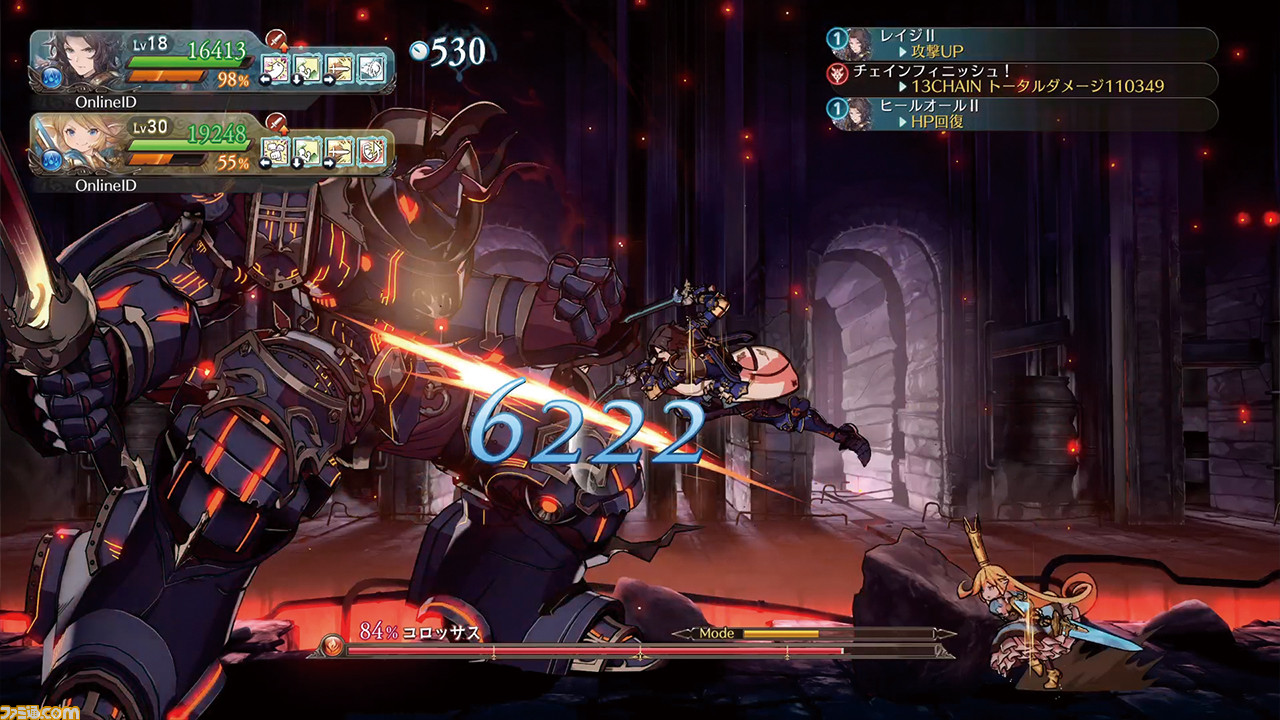This screenshot has width=1280, height=720.
Task: Activate the Lv30 character's twin fists skill
Action: (x=276, y=151)
